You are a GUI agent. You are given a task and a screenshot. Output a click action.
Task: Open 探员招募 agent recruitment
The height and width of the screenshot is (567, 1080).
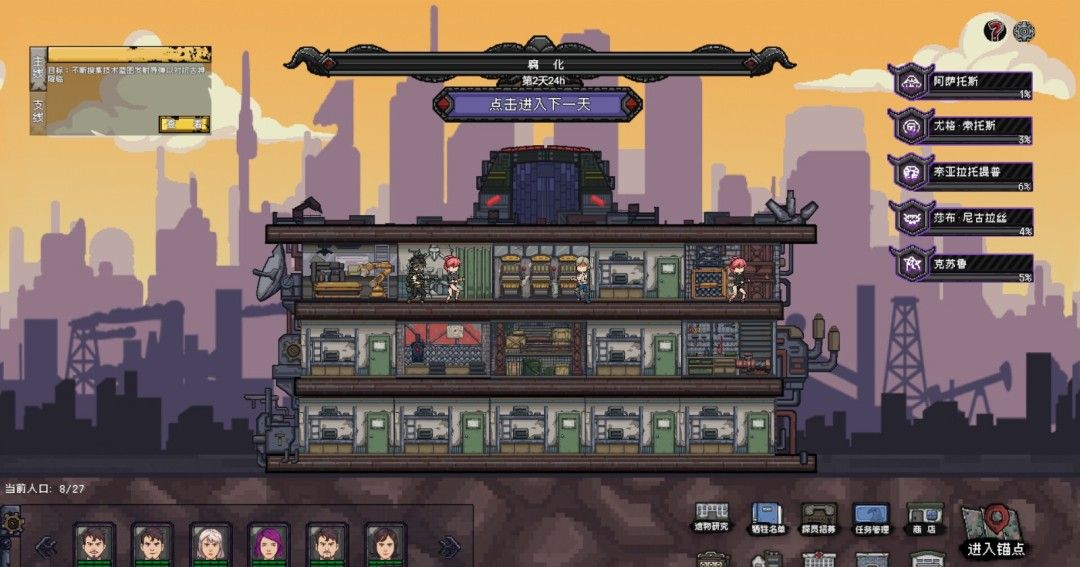(x=819, y=518)
